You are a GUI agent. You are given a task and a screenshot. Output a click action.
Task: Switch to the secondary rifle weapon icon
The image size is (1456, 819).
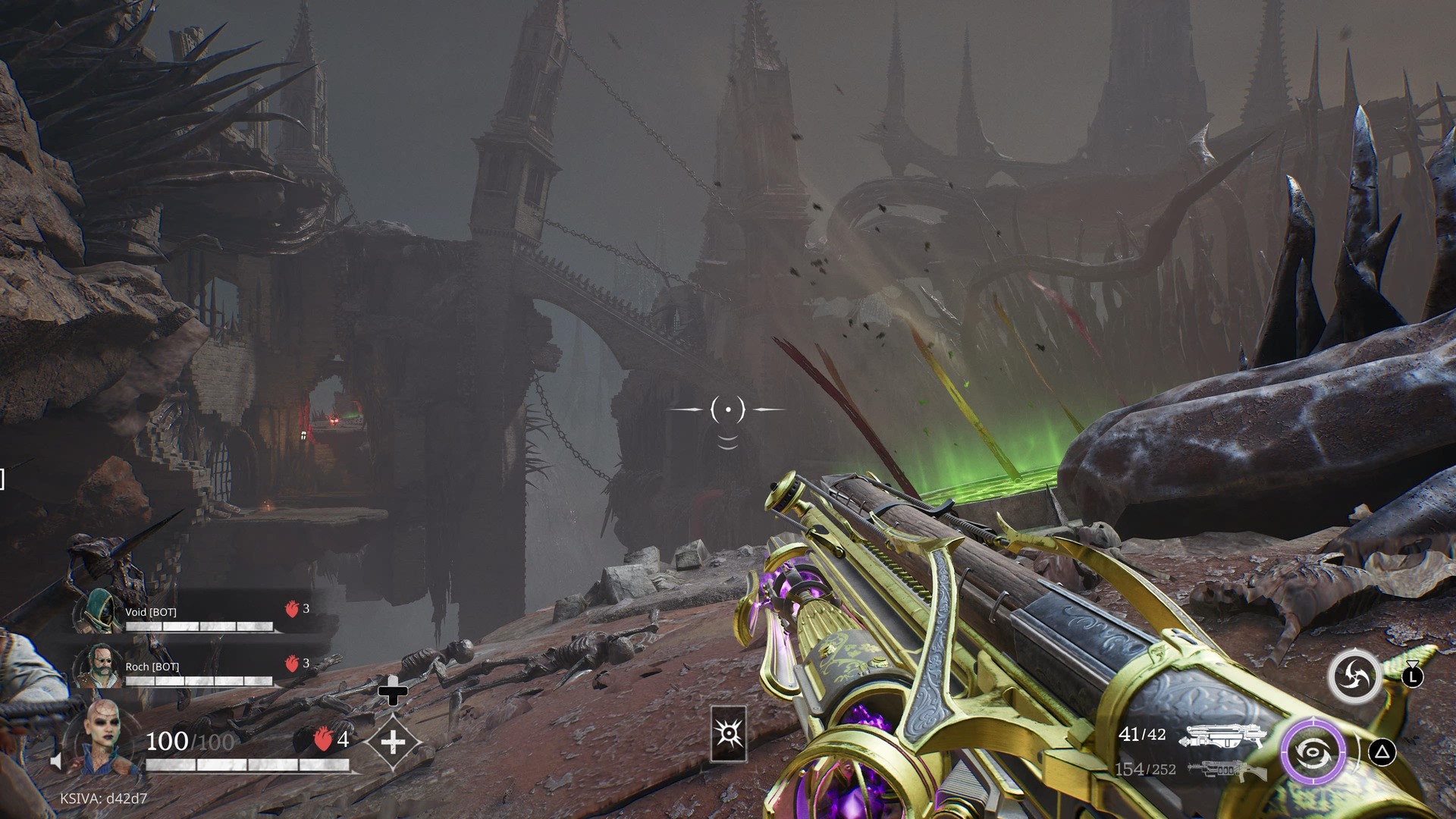(1225, 770)
